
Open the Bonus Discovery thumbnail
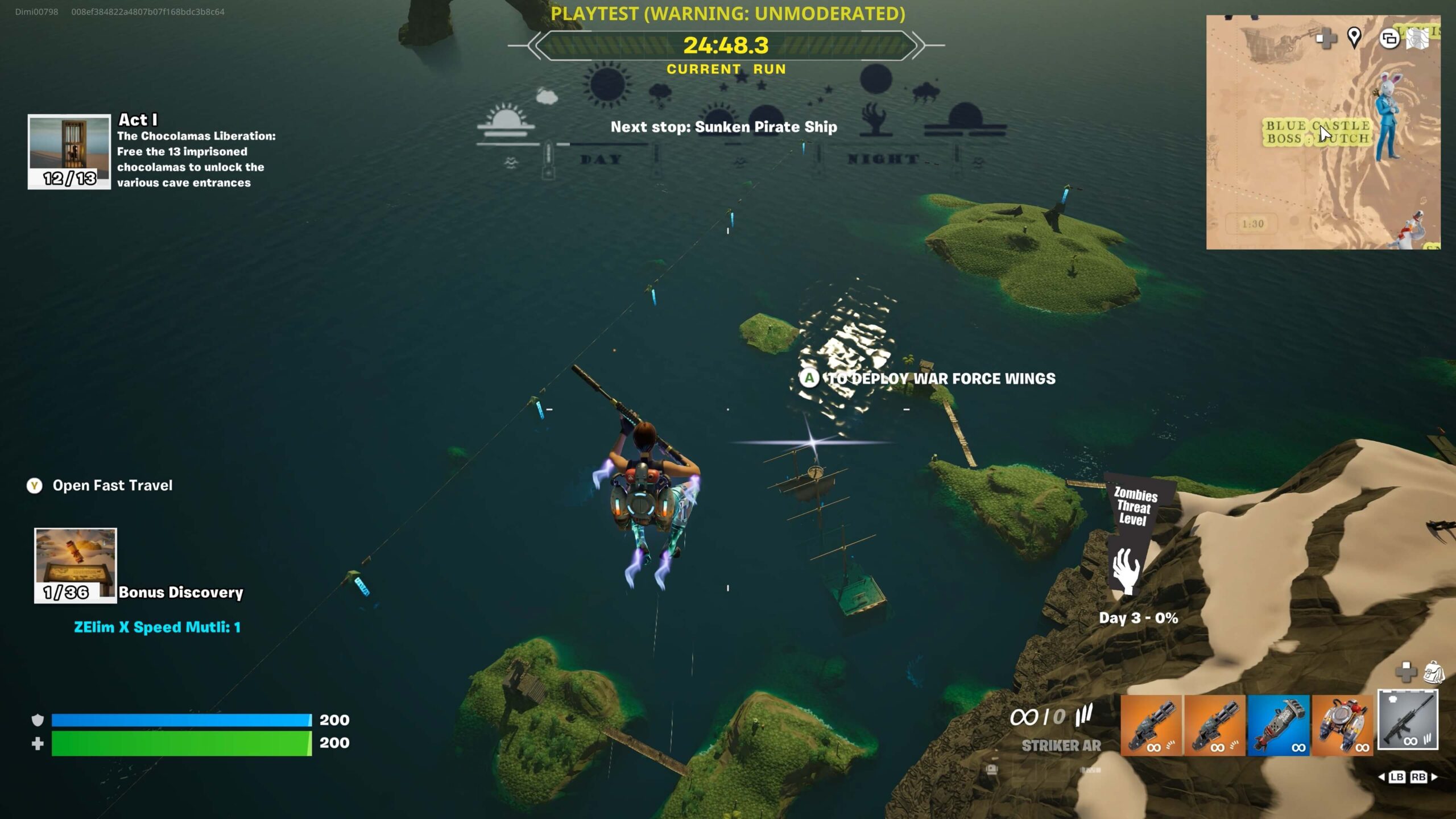coord(75,565)
